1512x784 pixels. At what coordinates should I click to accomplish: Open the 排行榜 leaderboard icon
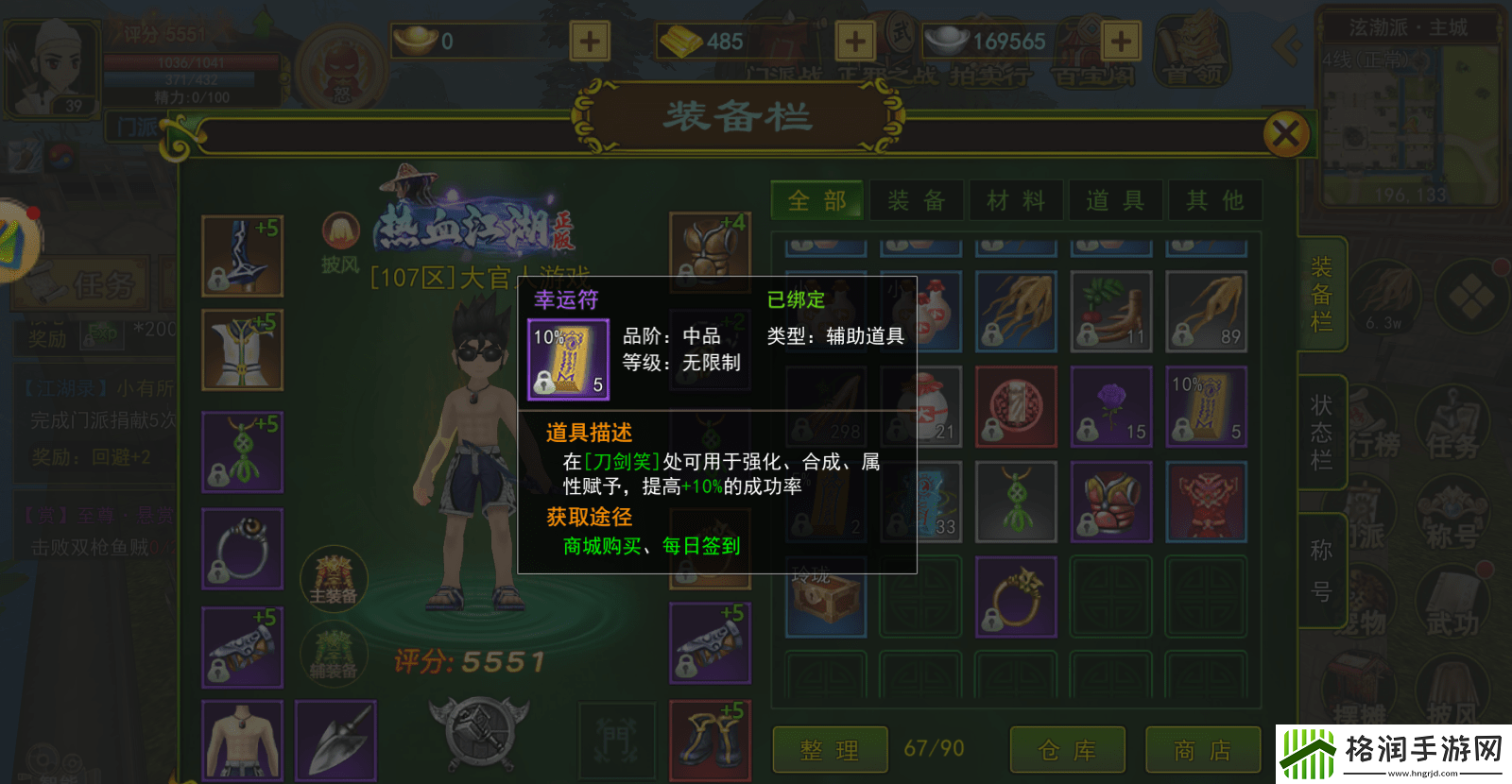coord(1373,420)
